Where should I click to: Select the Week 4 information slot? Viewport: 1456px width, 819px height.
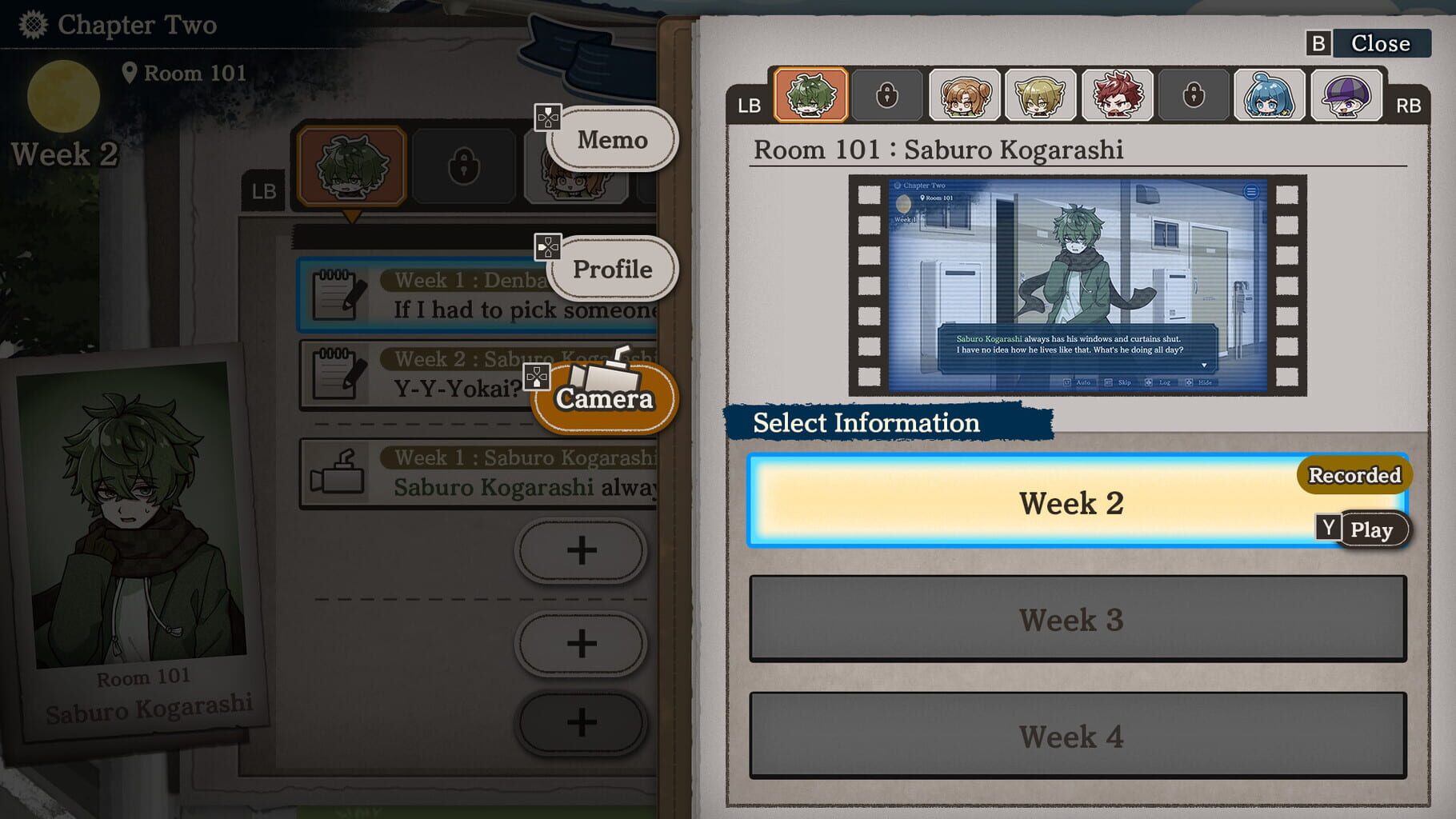click(x=1072, y=737)
